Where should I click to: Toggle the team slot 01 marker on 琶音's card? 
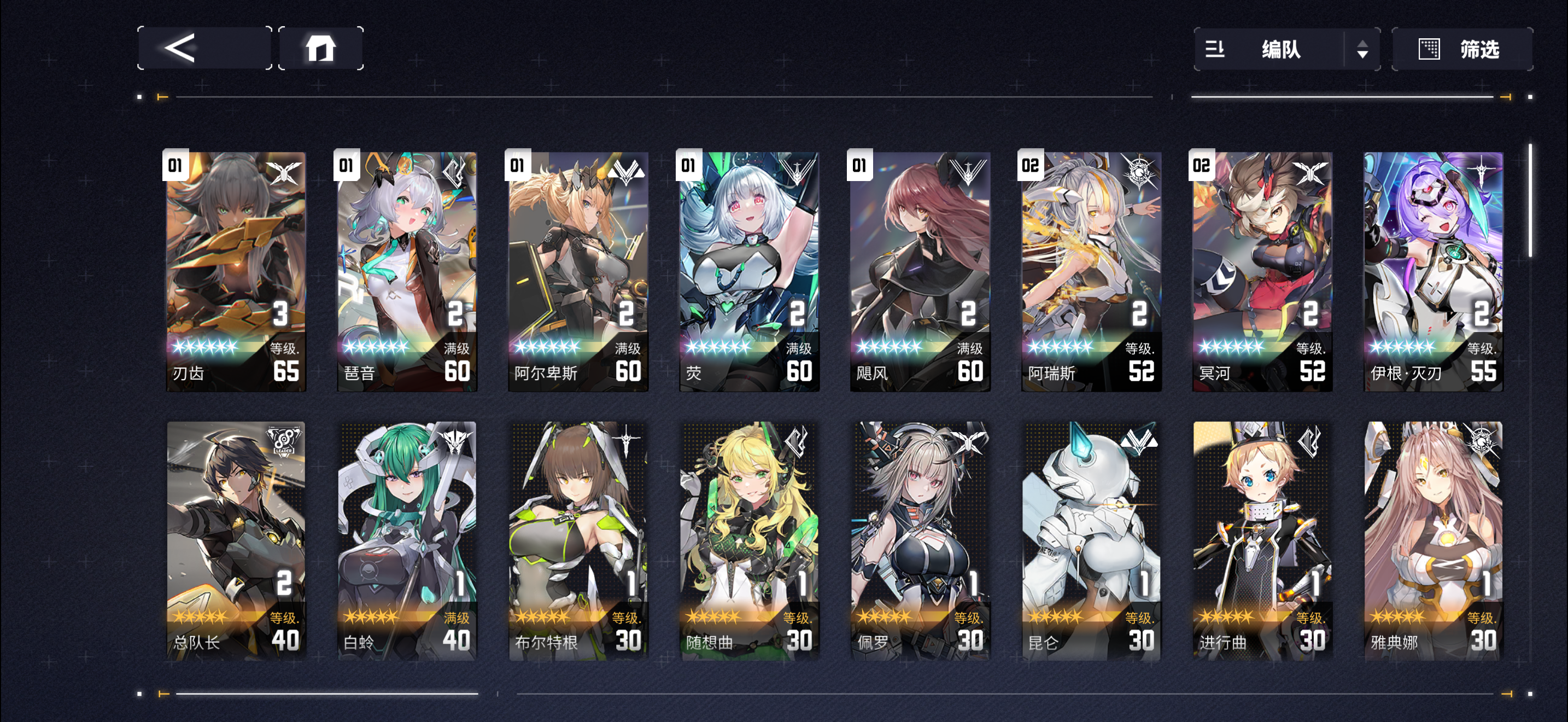tap(346, 165)
